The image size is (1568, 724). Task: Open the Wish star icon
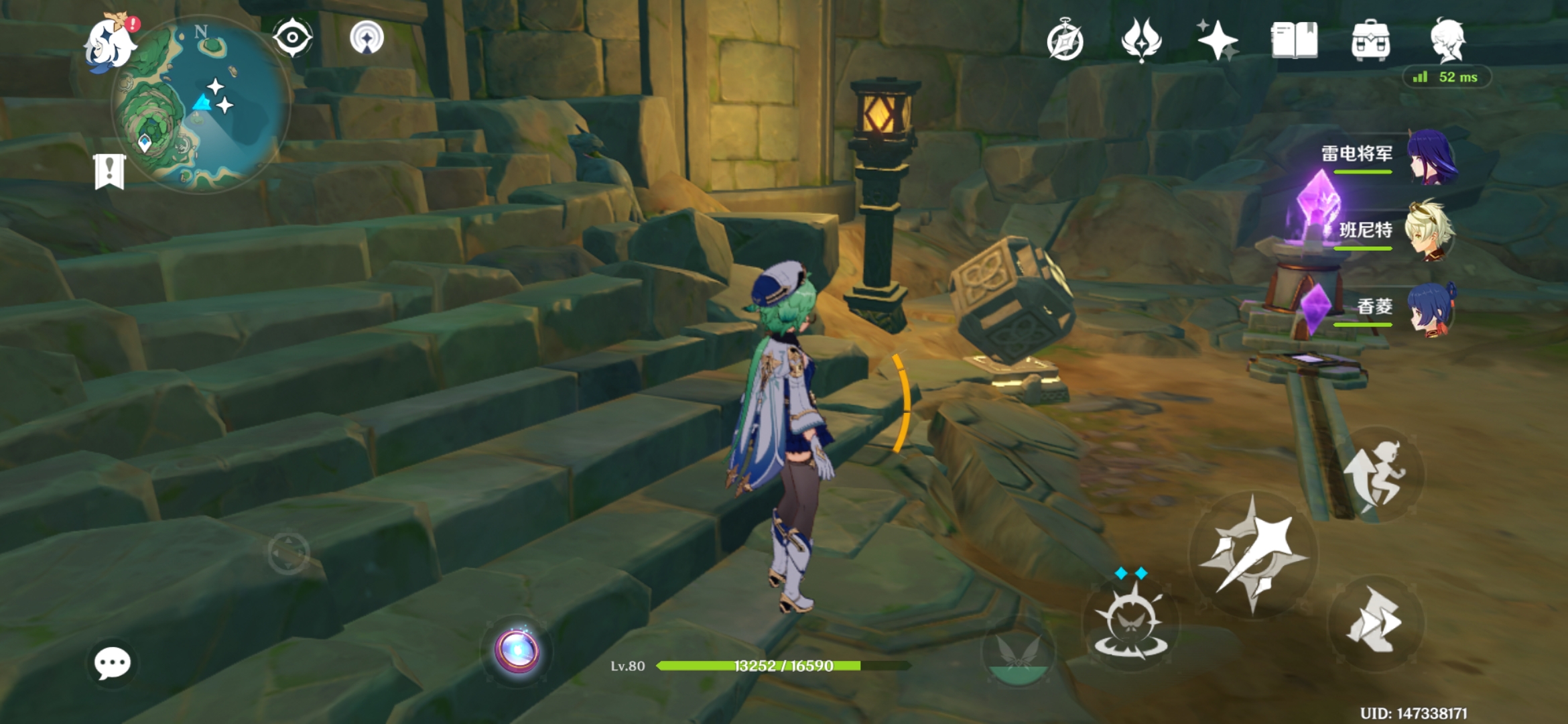point(1218,40)
